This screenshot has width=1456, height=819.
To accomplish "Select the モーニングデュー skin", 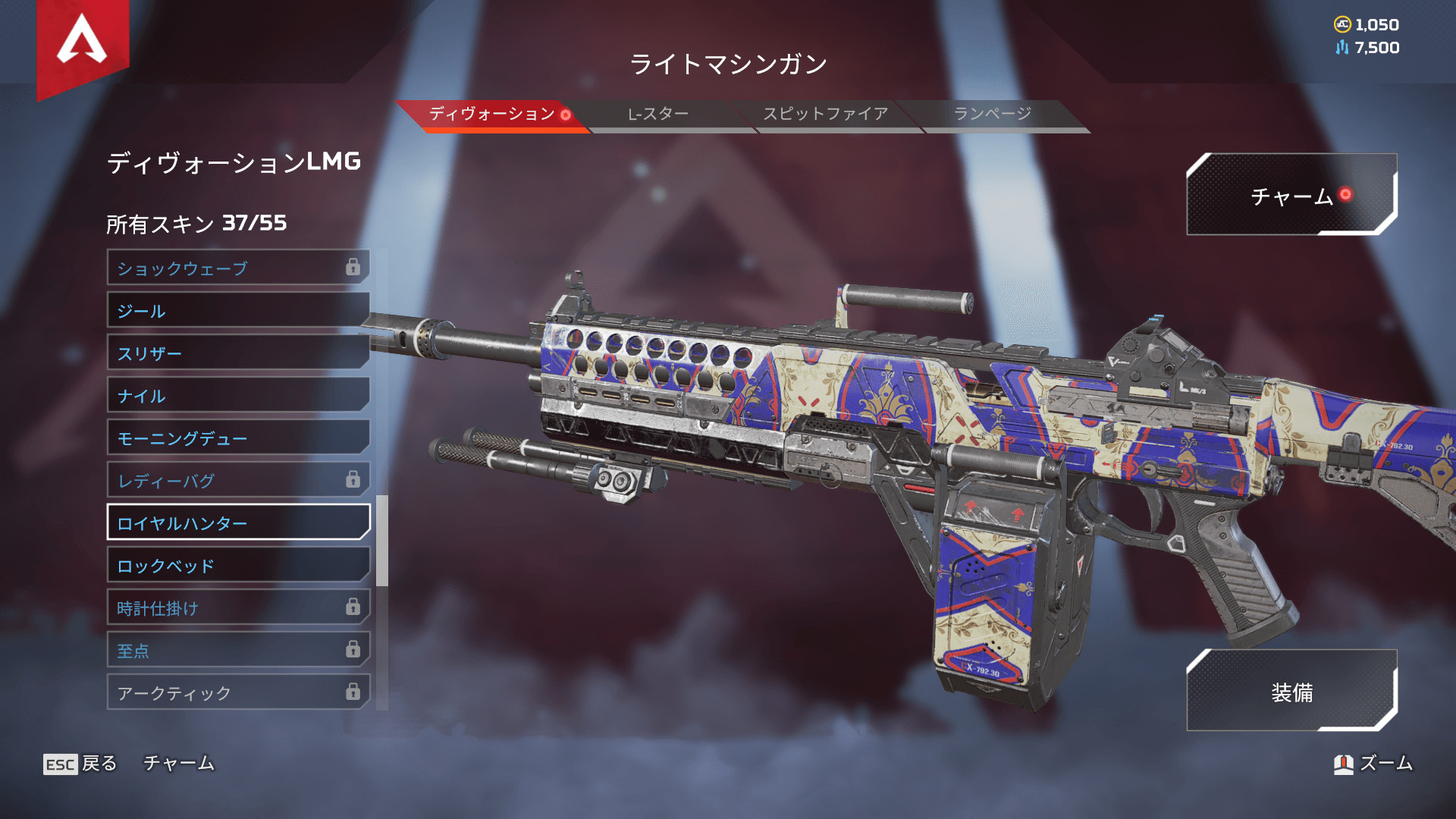I will pos(238,438).
